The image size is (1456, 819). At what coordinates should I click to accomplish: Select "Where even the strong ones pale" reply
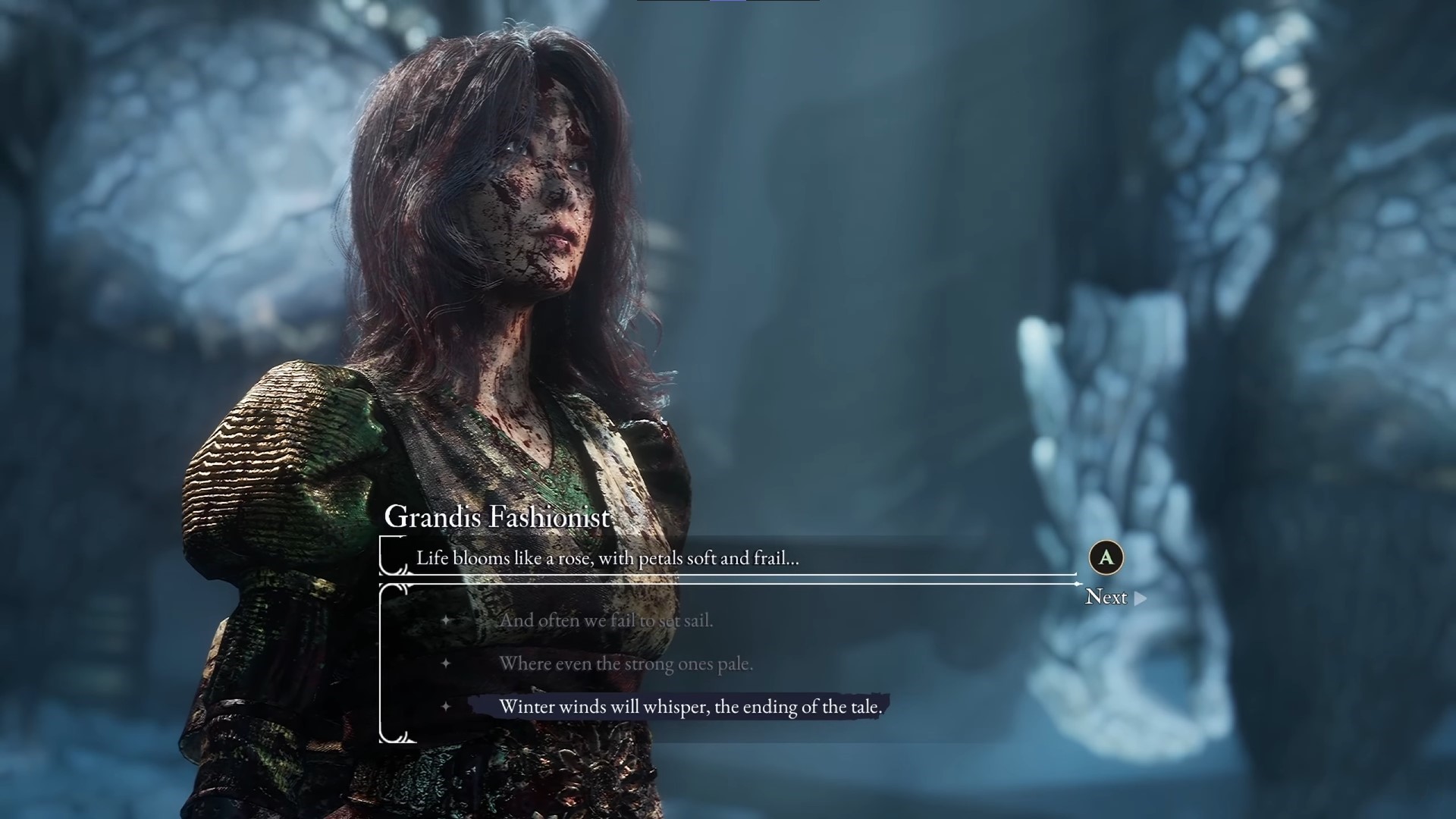626,664
